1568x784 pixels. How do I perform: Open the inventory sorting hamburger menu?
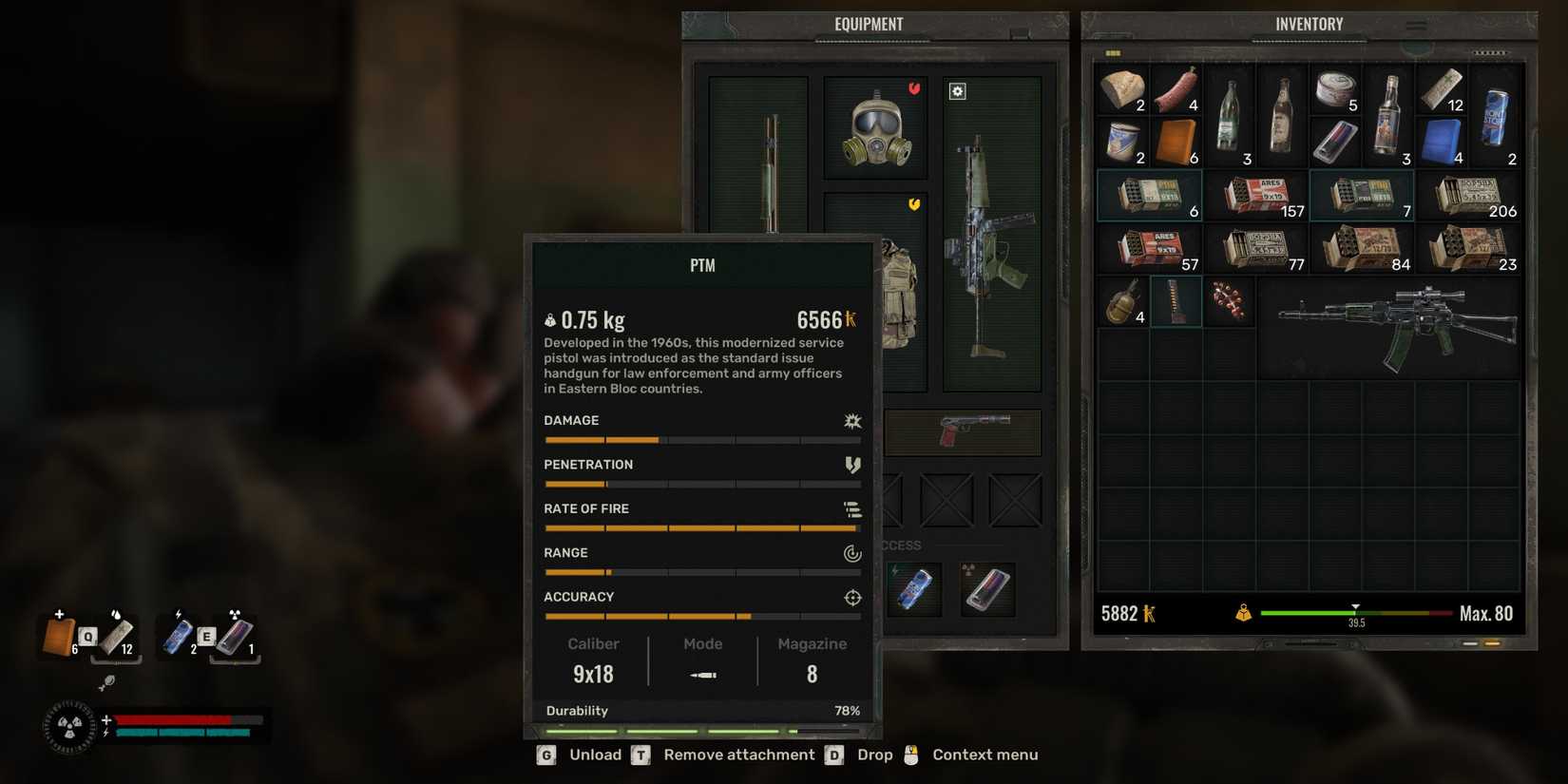1415,26
